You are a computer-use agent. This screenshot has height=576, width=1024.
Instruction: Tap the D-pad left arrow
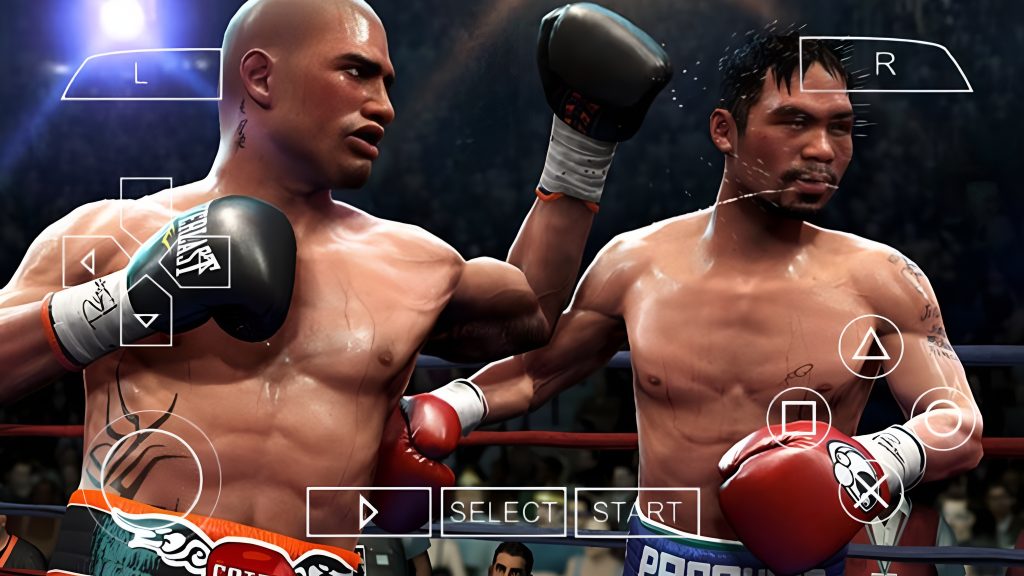click(88, 263)
